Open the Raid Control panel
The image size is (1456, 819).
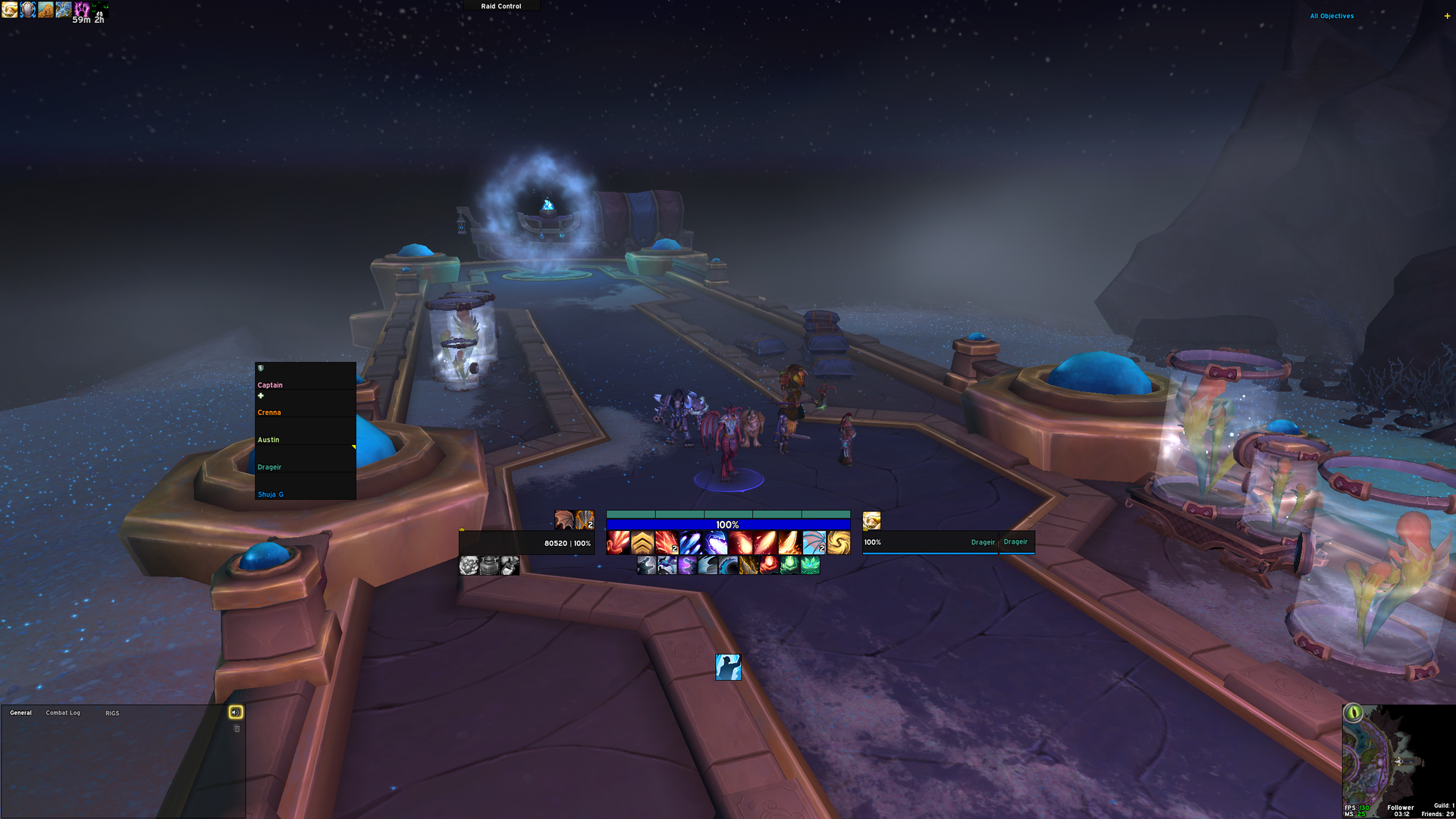point(501,6)
